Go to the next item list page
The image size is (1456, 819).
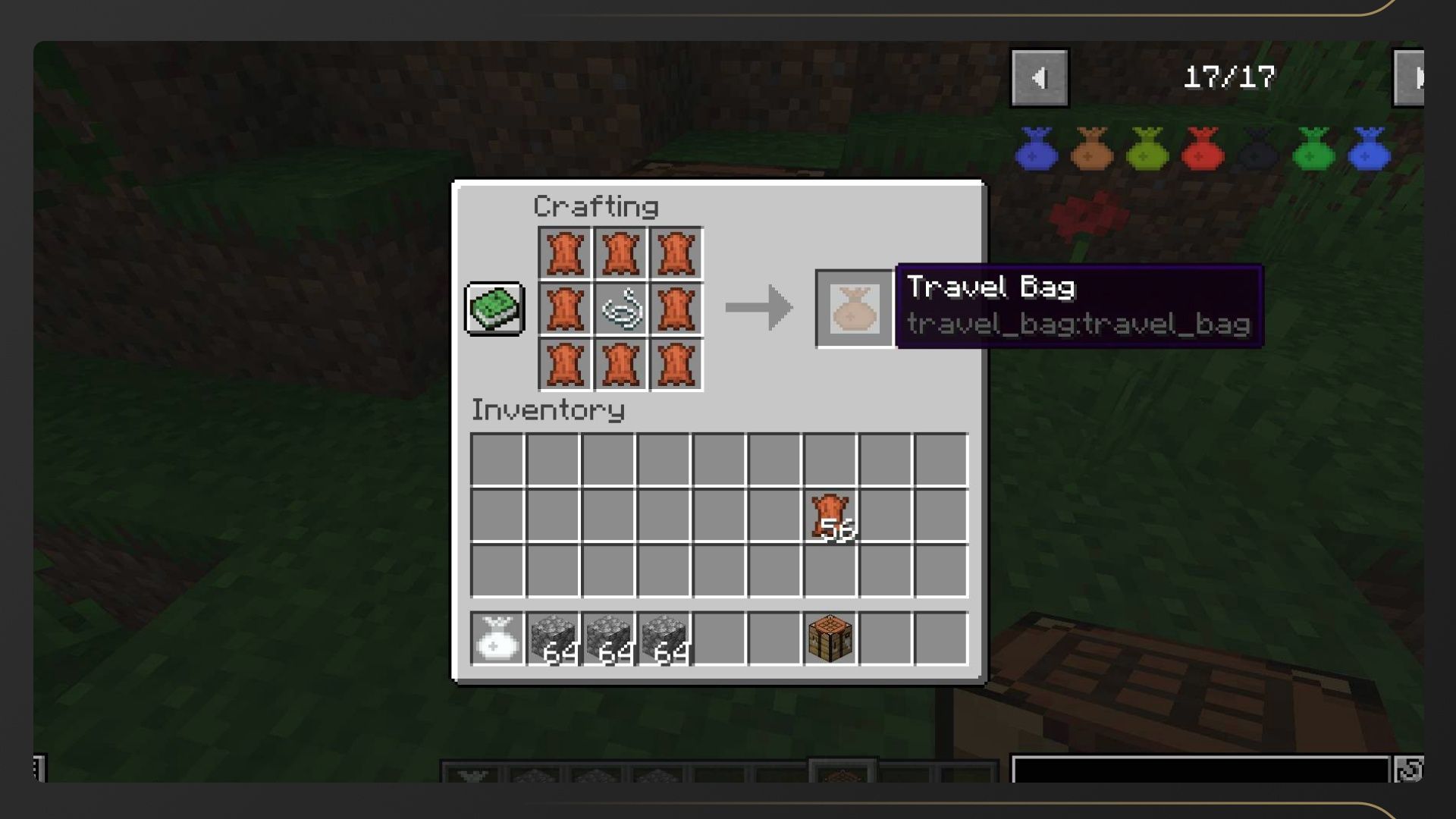point(1411,78)
